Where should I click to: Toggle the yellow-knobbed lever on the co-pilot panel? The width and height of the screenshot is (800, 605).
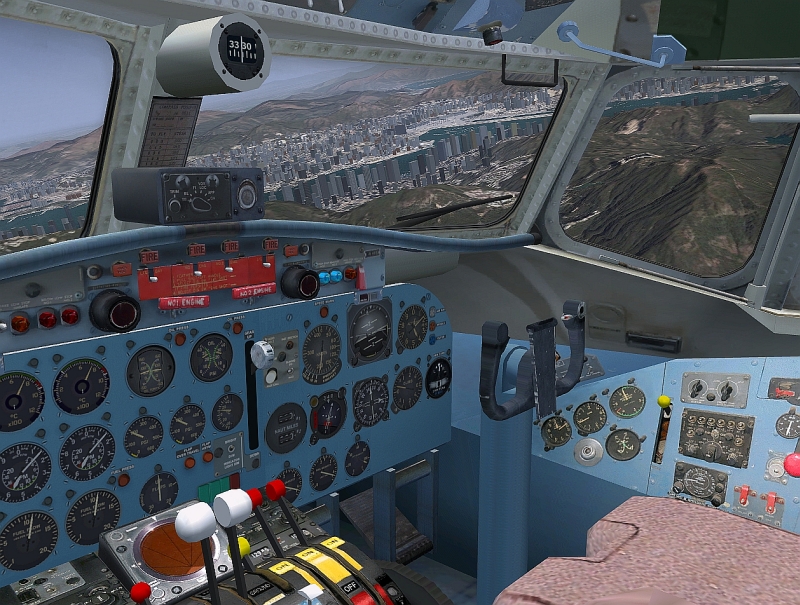click(663, 402)
